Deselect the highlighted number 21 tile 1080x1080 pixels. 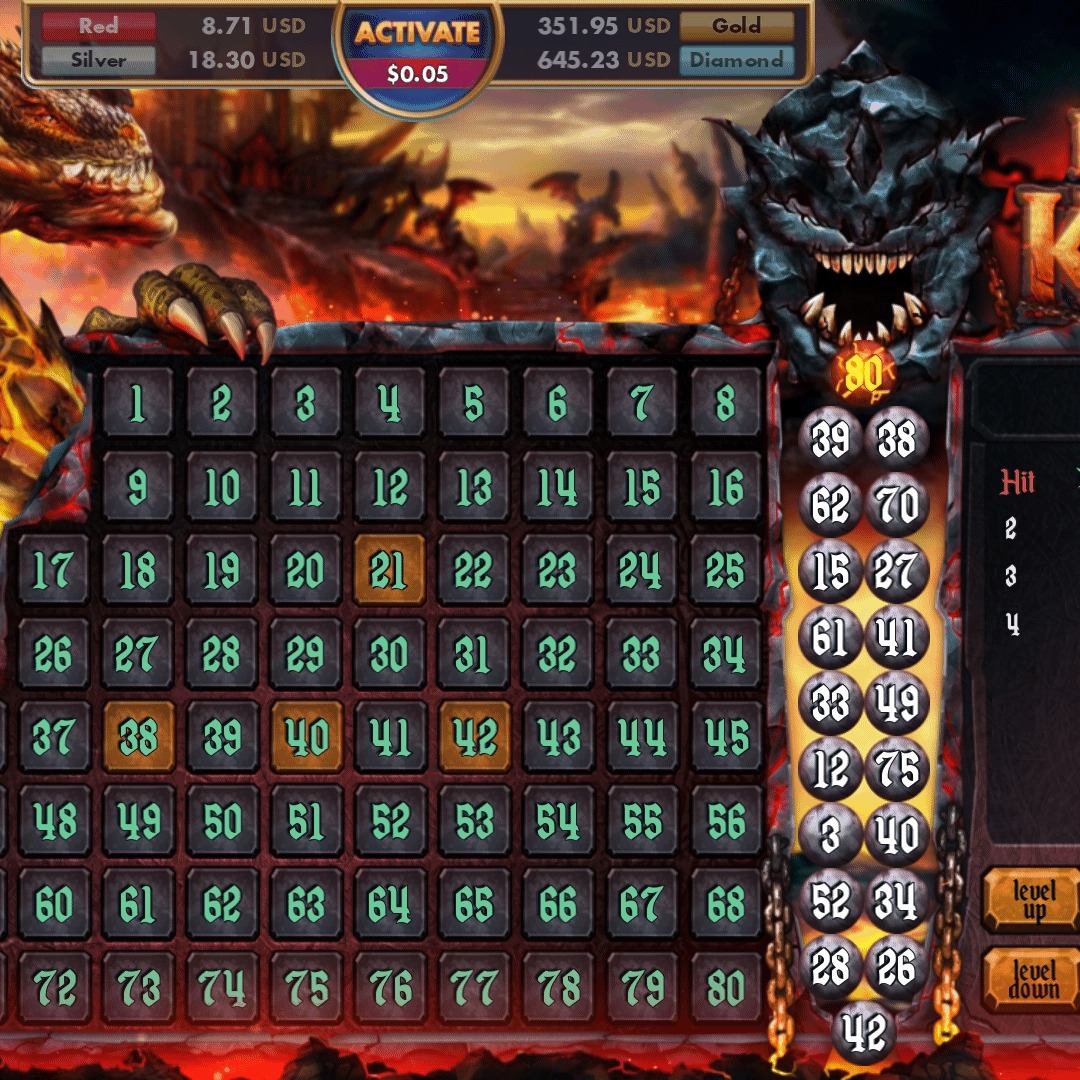(x=389, y=570)
